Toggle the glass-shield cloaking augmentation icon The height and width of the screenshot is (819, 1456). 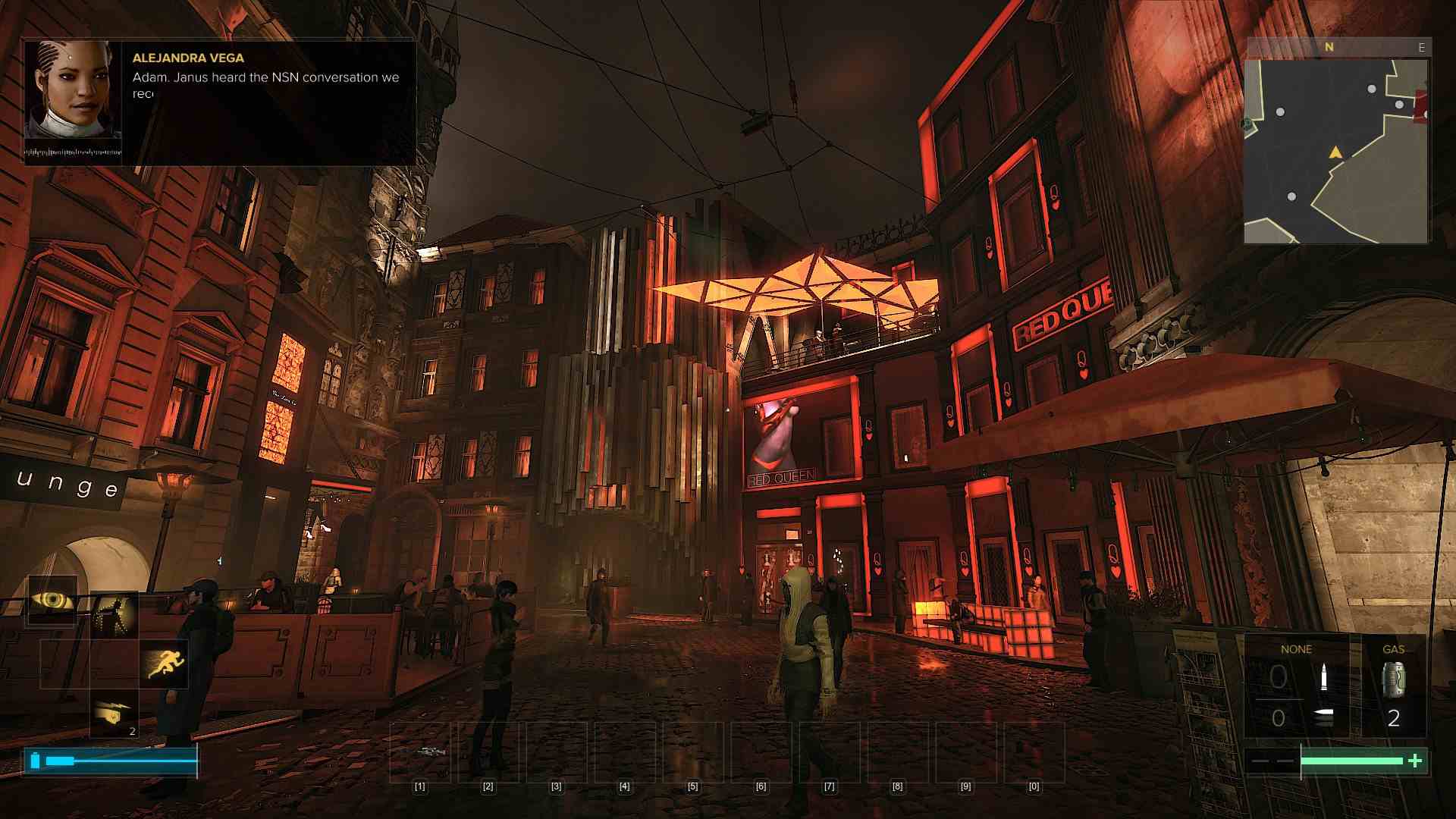[x=115, y=615]
